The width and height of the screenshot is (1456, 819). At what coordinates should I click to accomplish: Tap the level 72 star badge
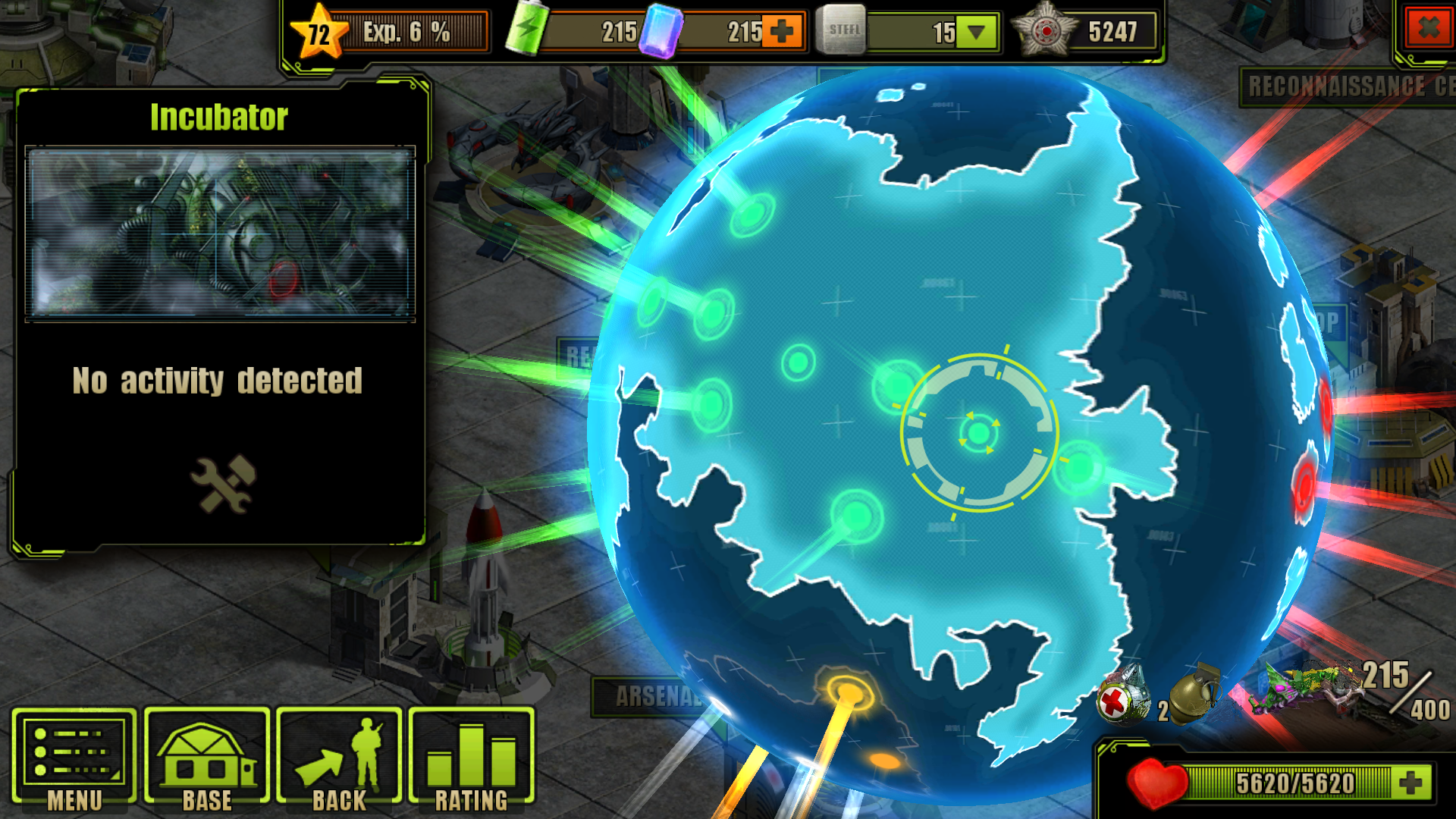pyautogui.click(x=319, y=33)
